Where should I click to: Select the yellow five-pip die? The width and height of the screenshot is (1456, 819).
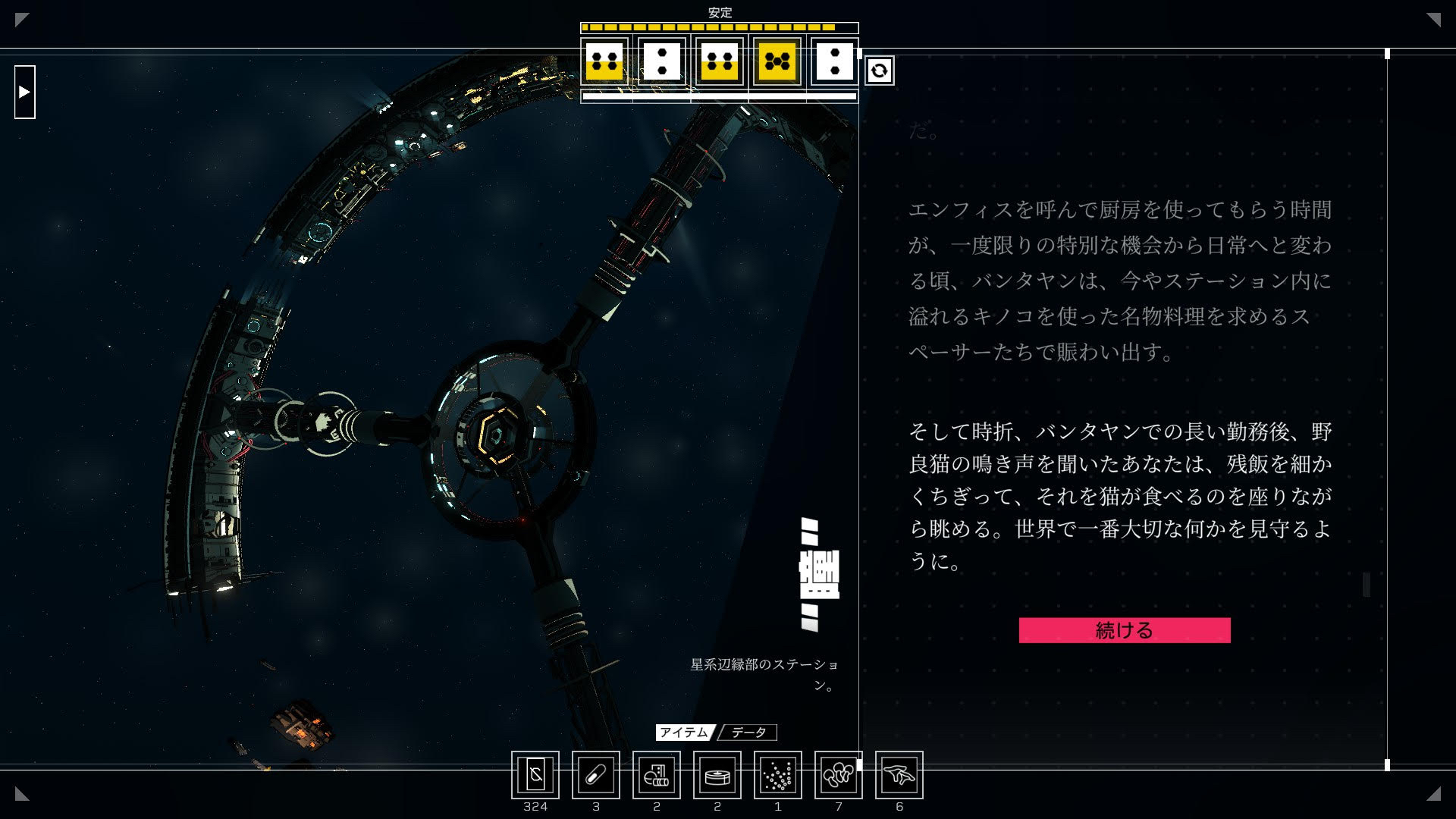pyautogui.click(x=777, y=61)
